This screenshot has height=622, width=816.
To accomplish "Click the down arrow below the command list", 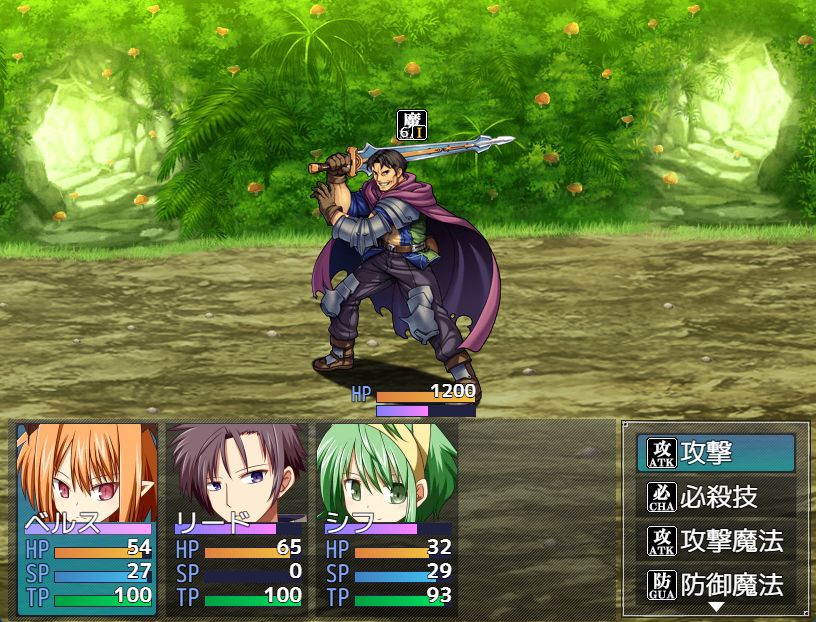I will pyautogui.click(x=716, y=607).
